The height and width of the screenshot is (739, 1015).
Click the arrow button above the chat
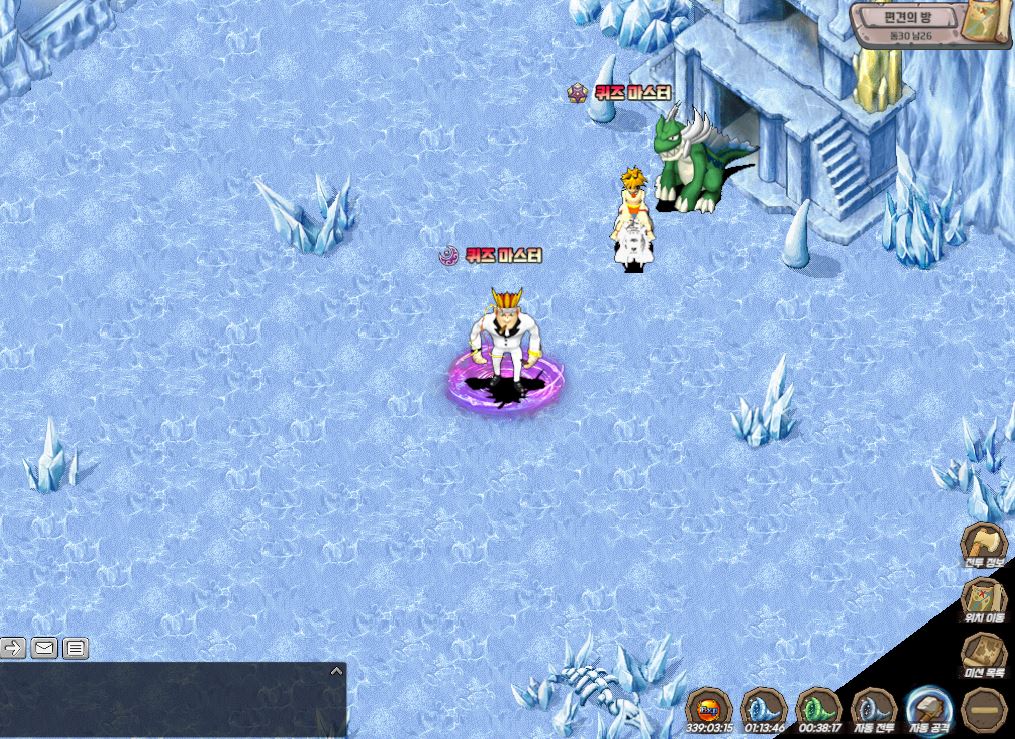[x=13, y=648]
